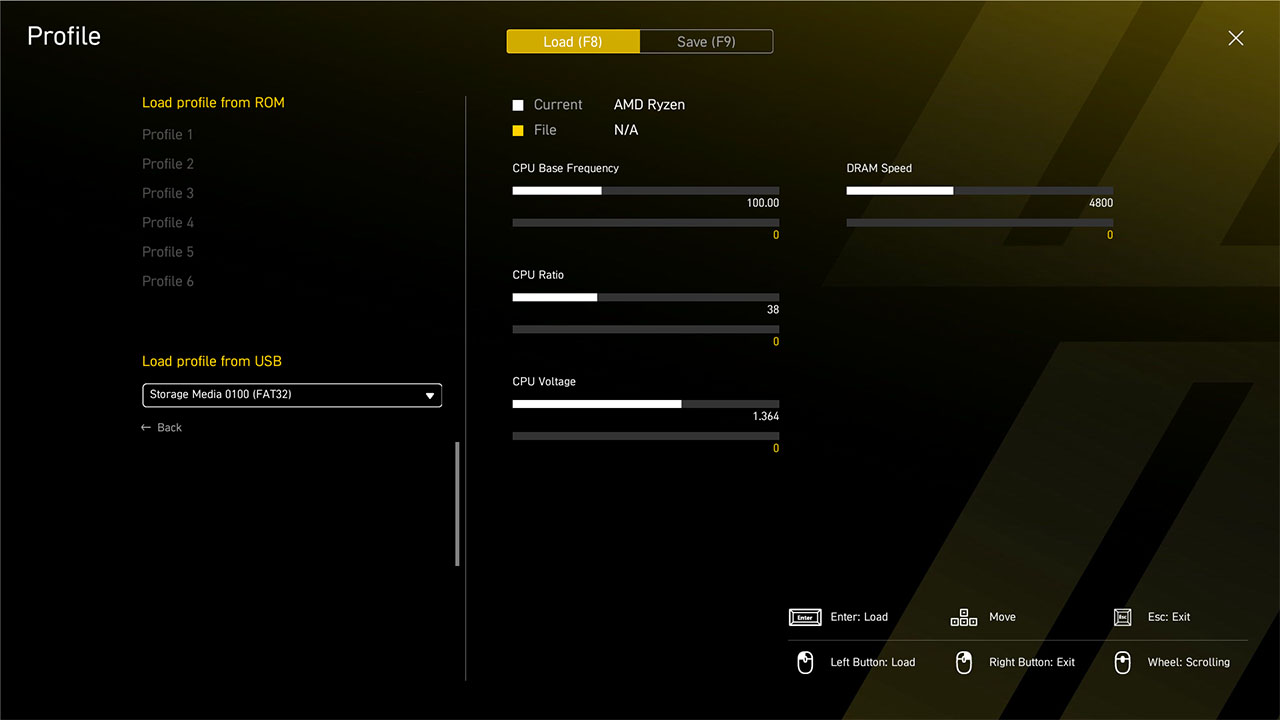Select Profile 3 entry
The height and width of the screenshot is (720, 1280).
pos(168,193)
